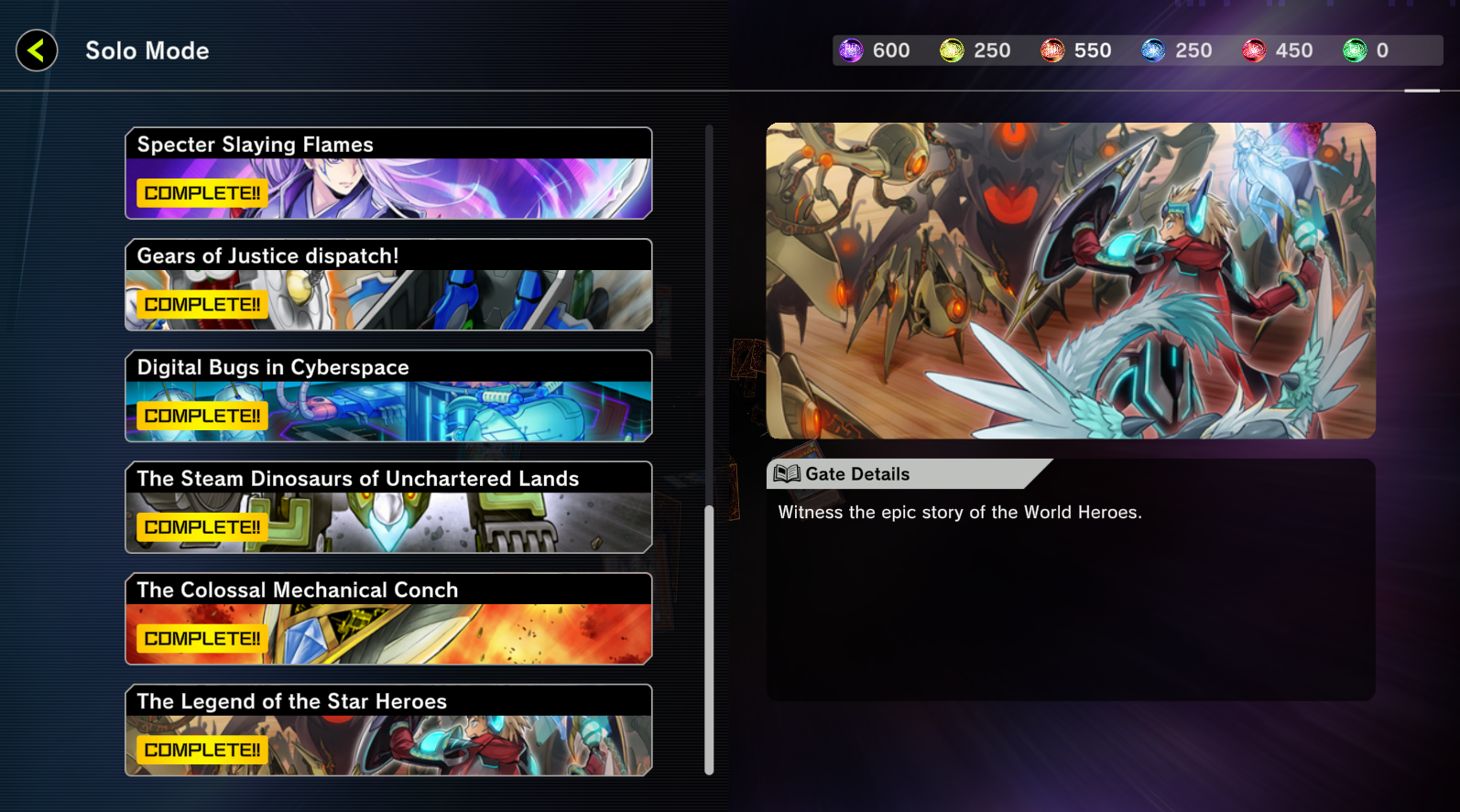This screenshot has height=812, width=1460.
Task: Click the purple gem icon showing 600
Action: point(850,50)
